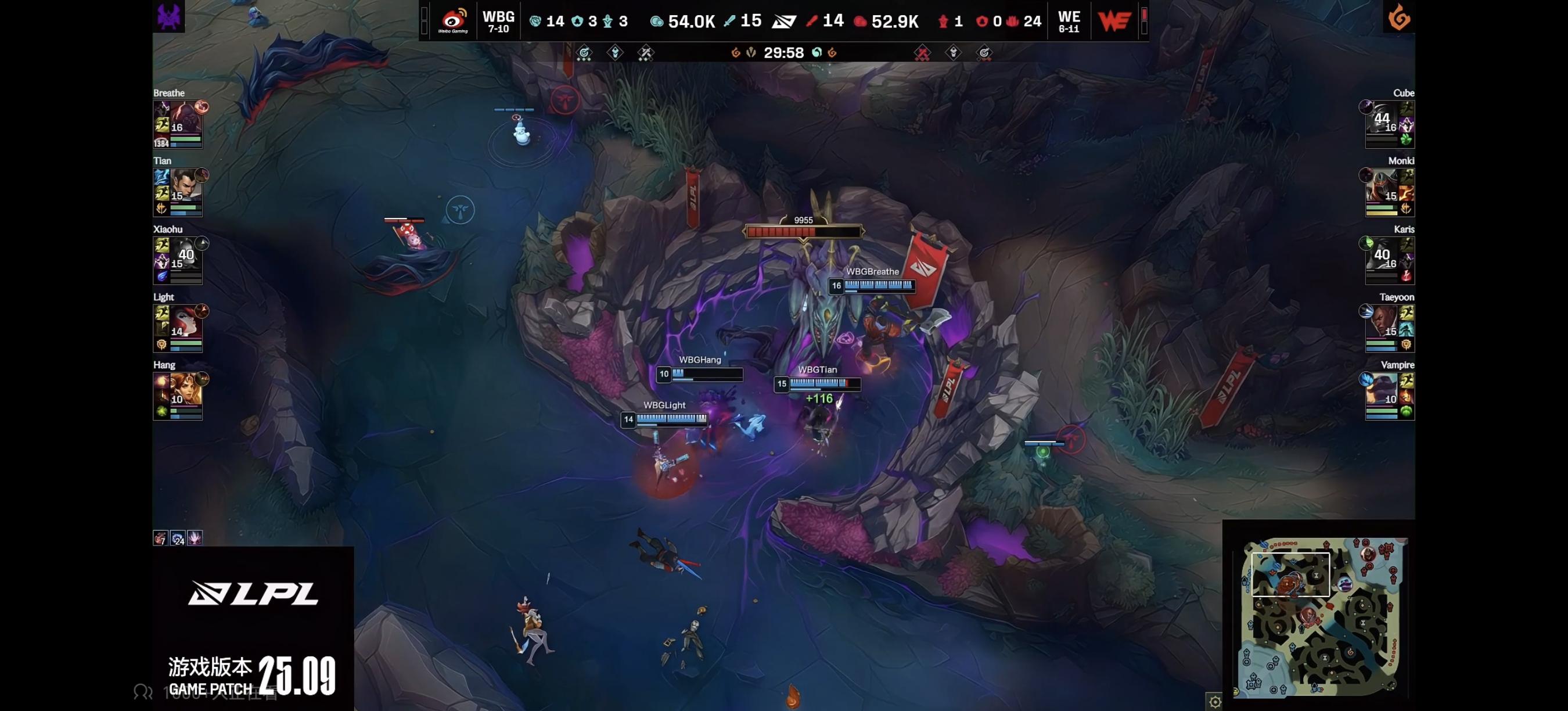
Task: Click the WBG turret icon showing 3
Action: [579, 21]
